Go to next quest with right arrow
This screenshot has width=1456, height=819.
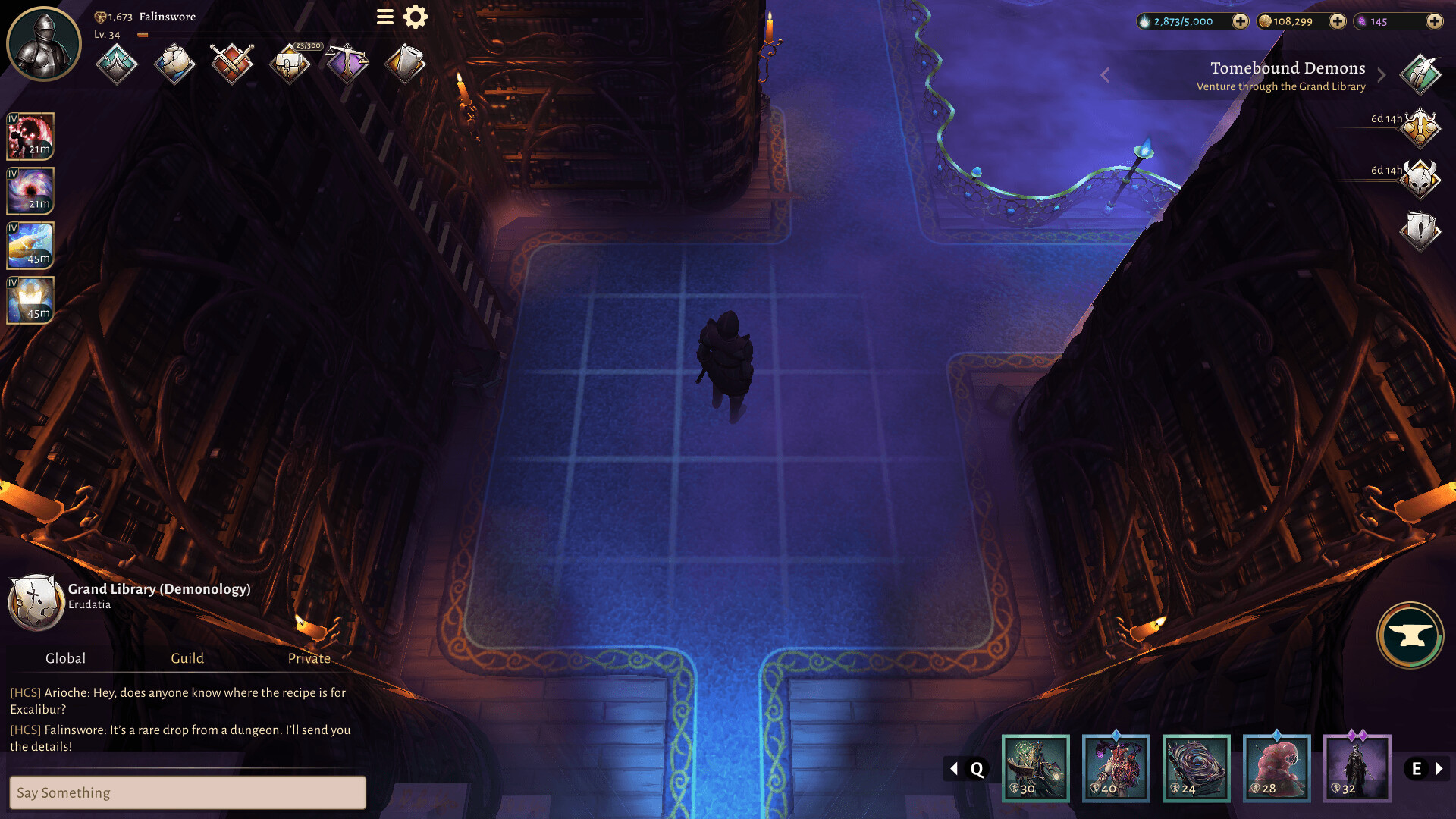[x=1382, y=76]
